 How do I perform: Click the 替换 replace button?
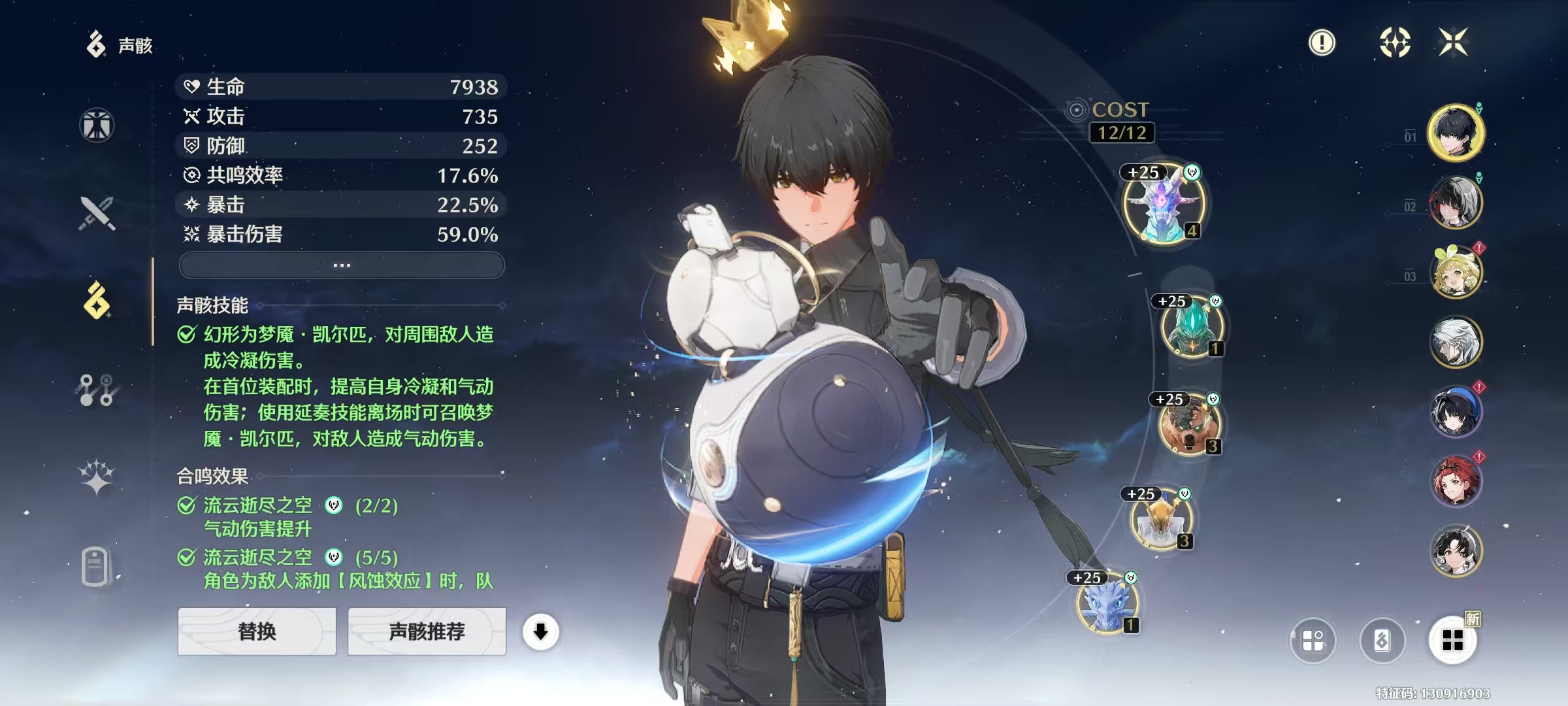(x=257, y=631)
